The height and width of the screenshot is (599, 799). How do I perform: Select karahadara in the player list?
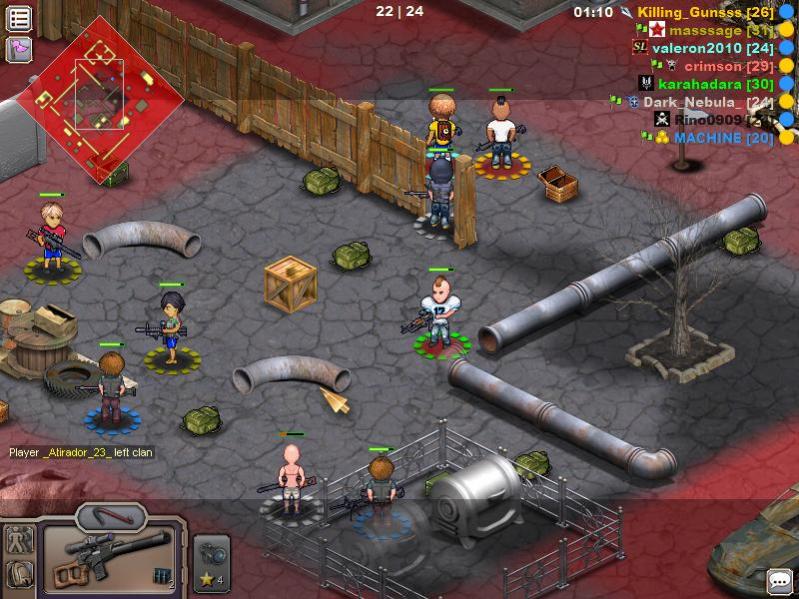(715, 84)
